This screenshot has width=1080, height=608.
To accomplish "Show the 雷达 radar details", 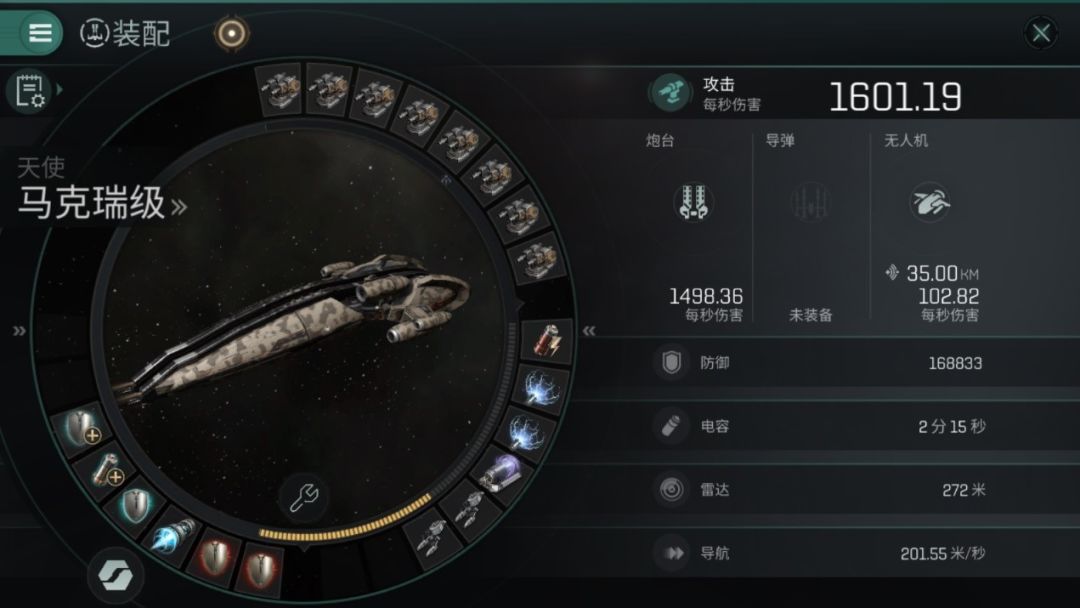I will click(860, 489).
